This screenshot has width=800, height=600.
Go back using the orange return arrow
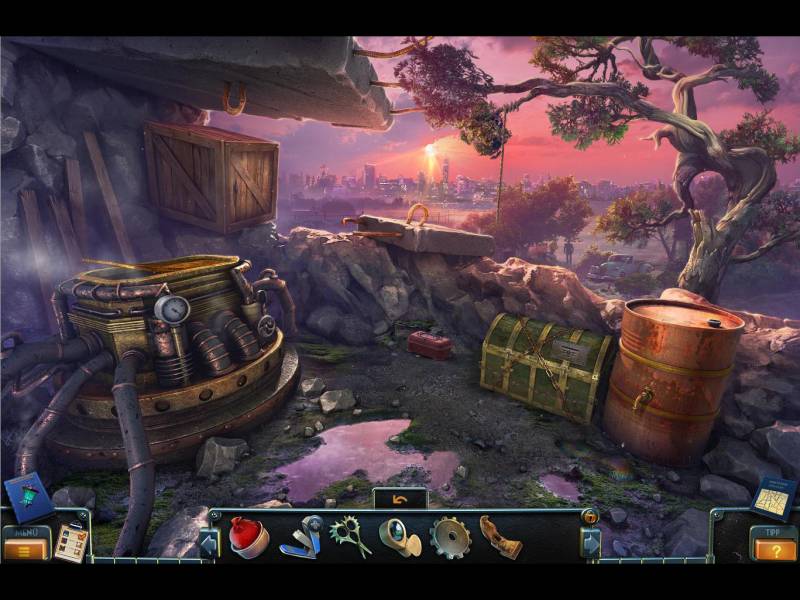tap(399, 497)
